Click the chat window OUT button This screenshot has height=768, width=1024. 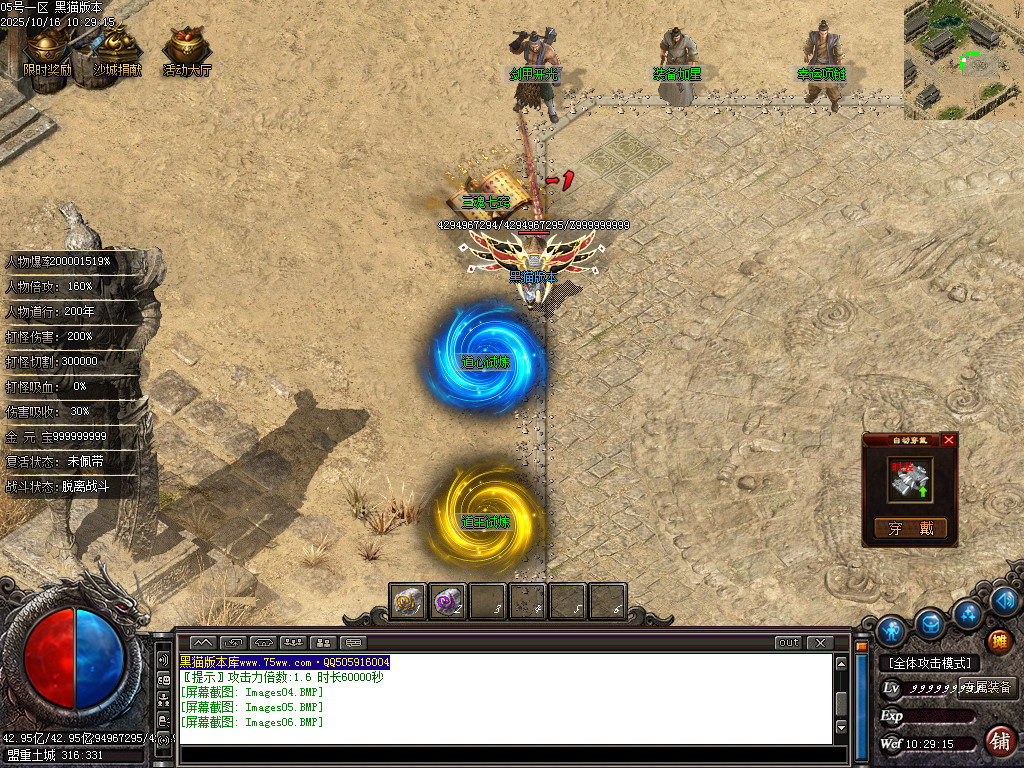(789, 642)
